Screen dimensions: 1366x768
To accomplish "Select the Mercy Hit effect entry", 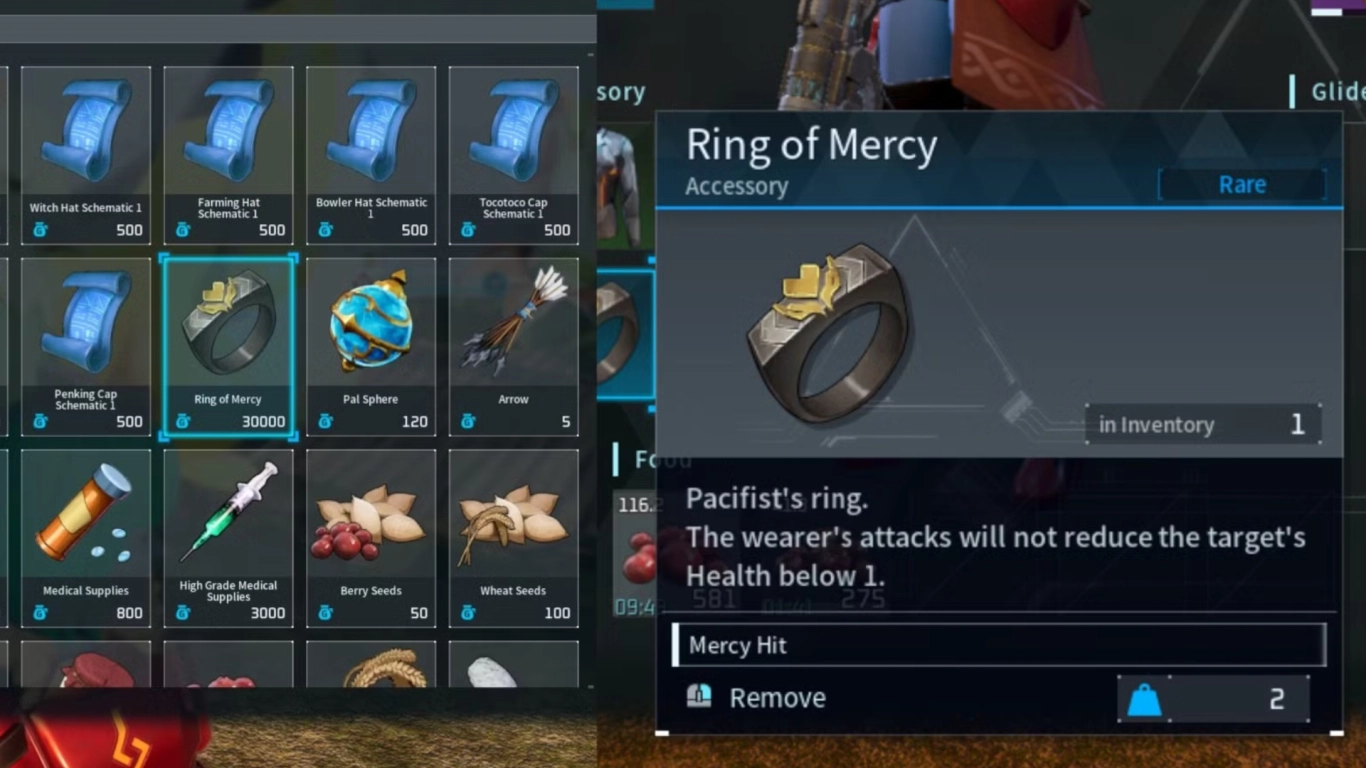I will point(999,645).
